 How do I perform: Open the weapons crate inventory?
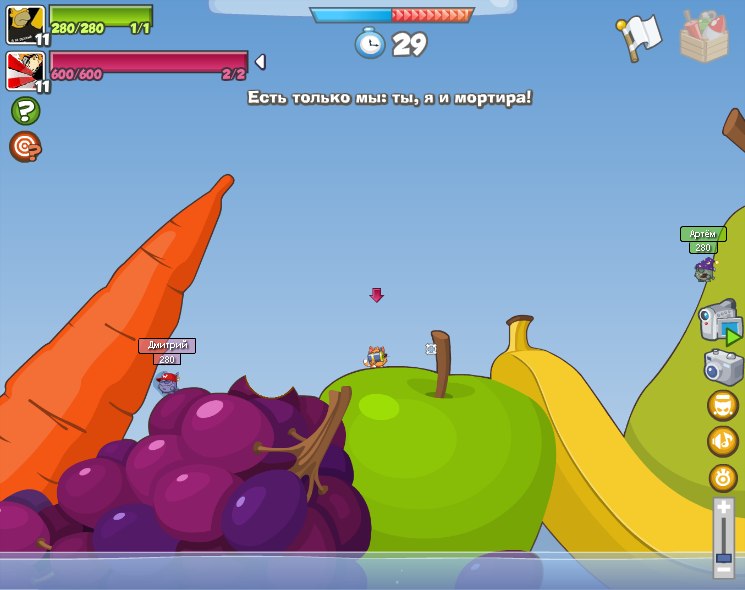703,38
